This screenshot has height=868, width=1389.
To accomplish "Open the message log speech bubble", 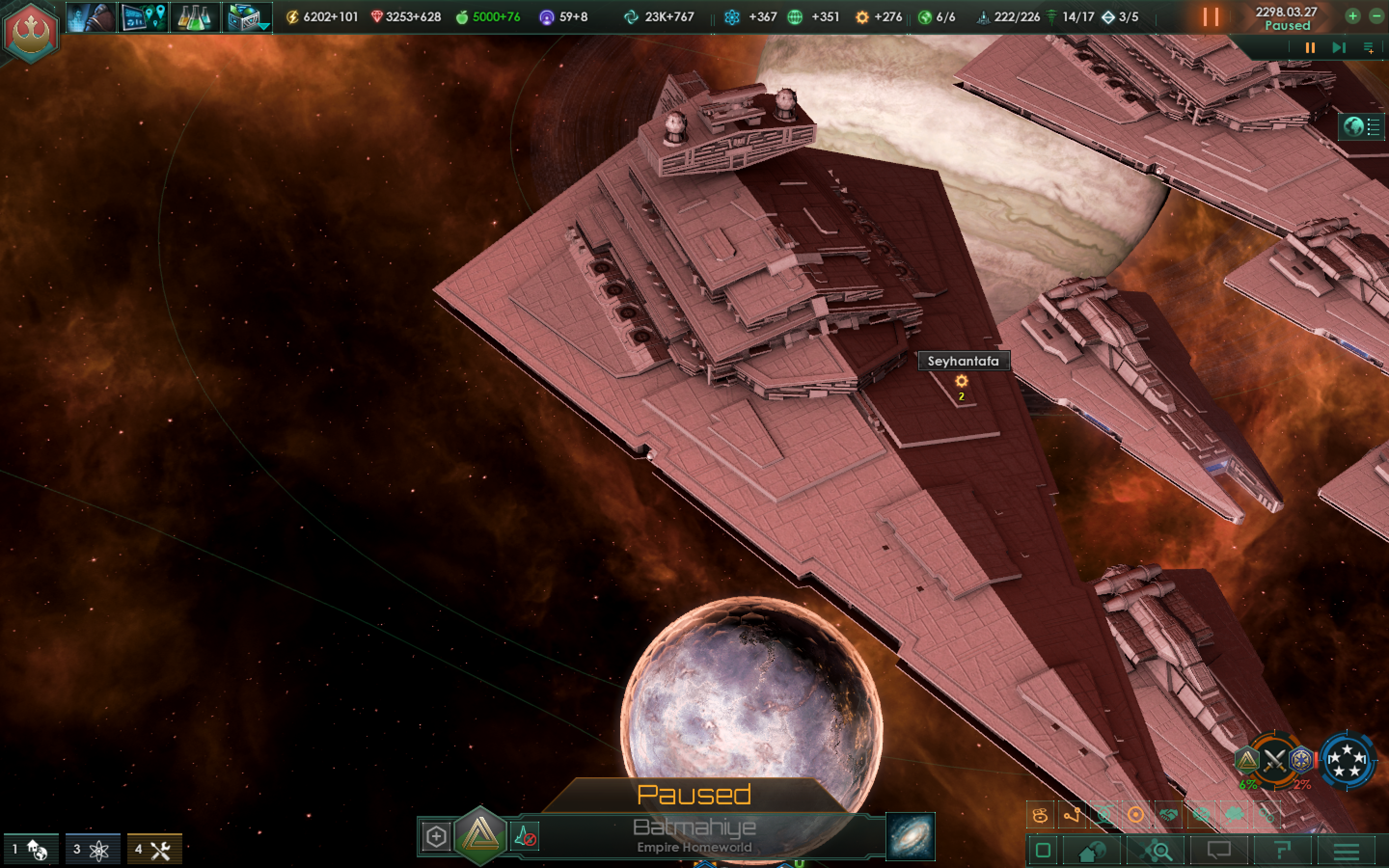I will pos(1219,850).
